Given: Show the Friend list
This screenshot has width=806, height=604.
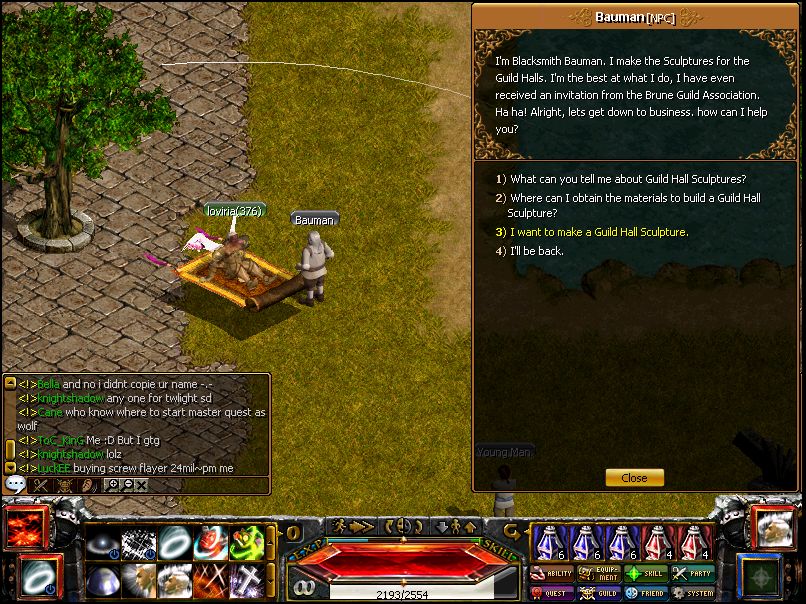Looking at the screenshot, I should tap(647, 593).
